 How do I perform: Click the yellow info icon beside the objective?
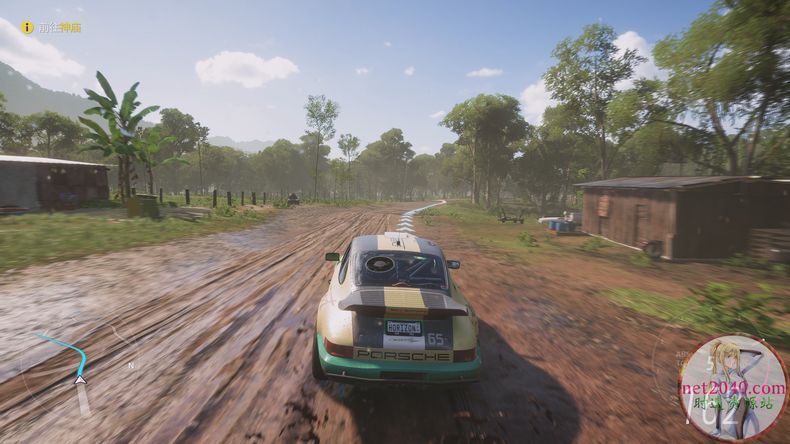(28, 27)
